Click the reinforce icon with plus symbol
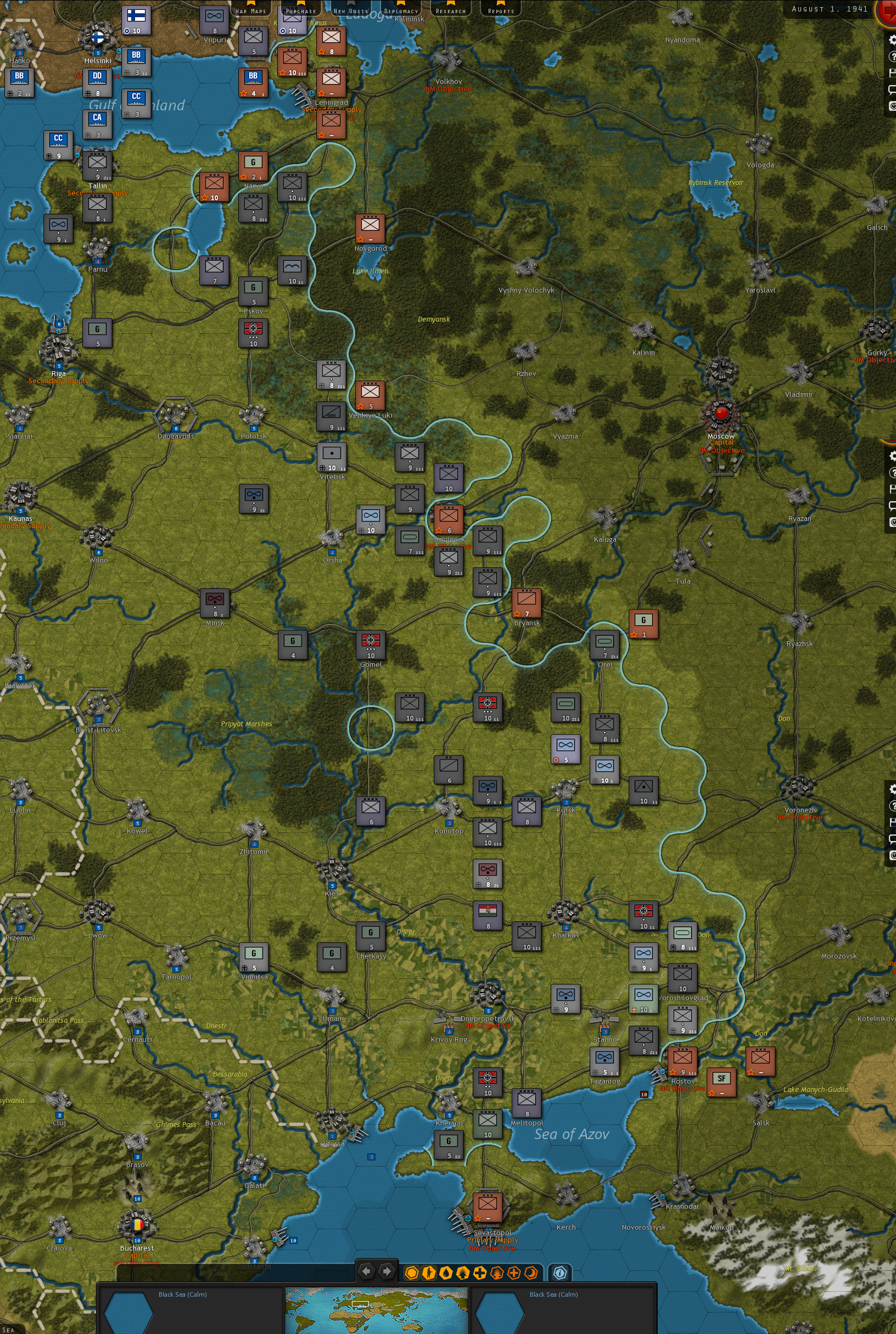 [479, 1273]
